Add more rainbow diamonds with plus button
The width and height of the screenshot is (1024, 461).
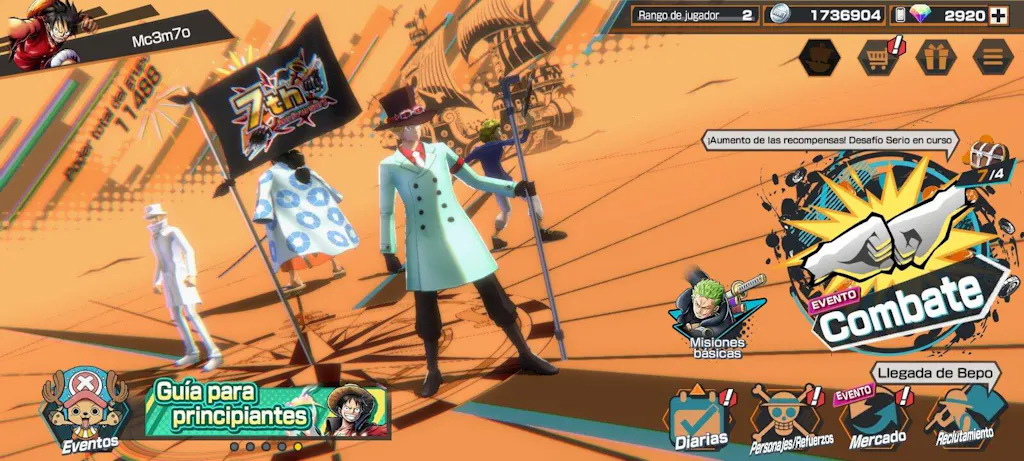tap(998, 15)
